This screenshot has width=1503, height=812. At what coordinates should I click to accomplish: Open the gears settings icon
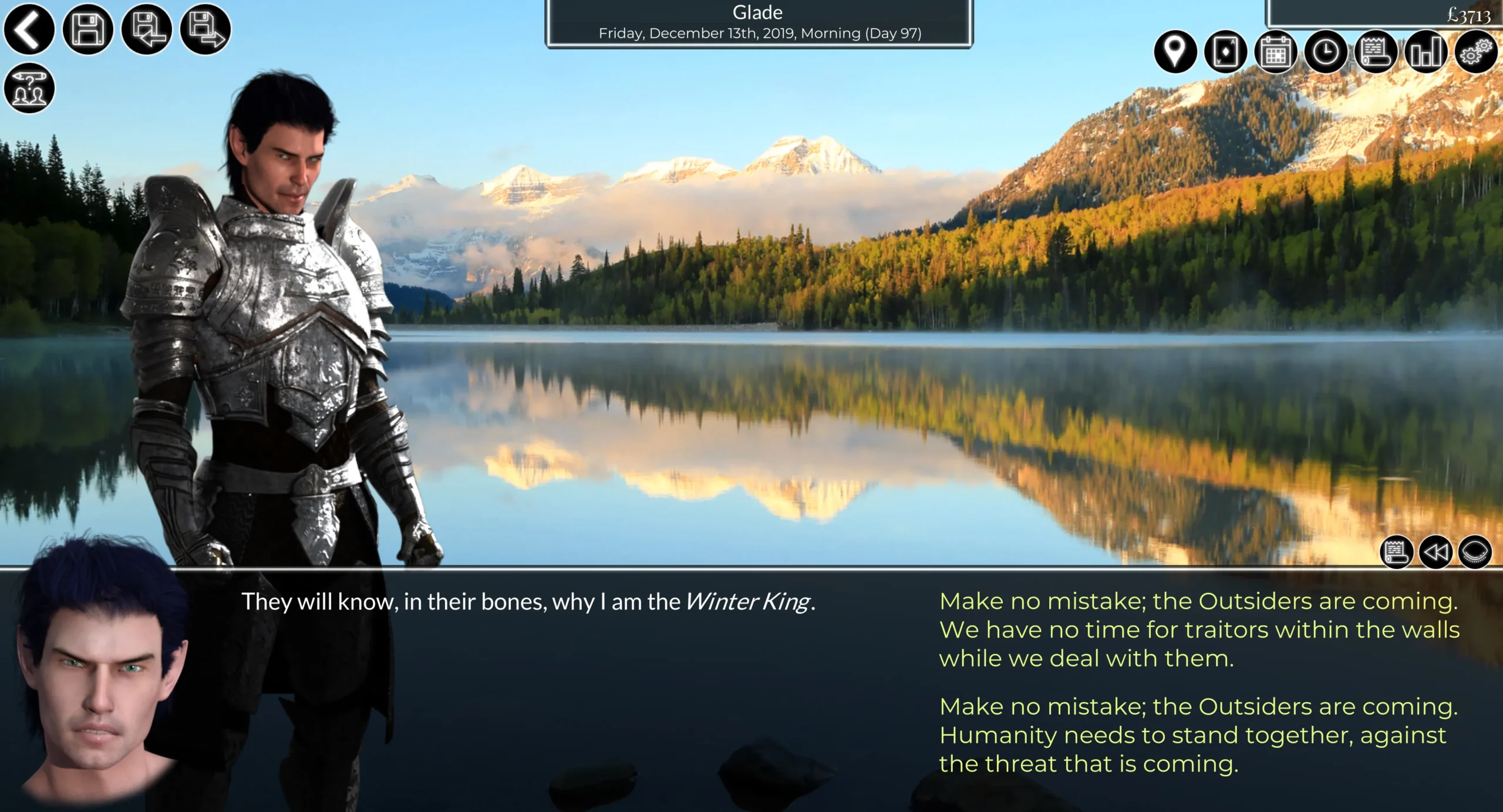pos(1476,52)
